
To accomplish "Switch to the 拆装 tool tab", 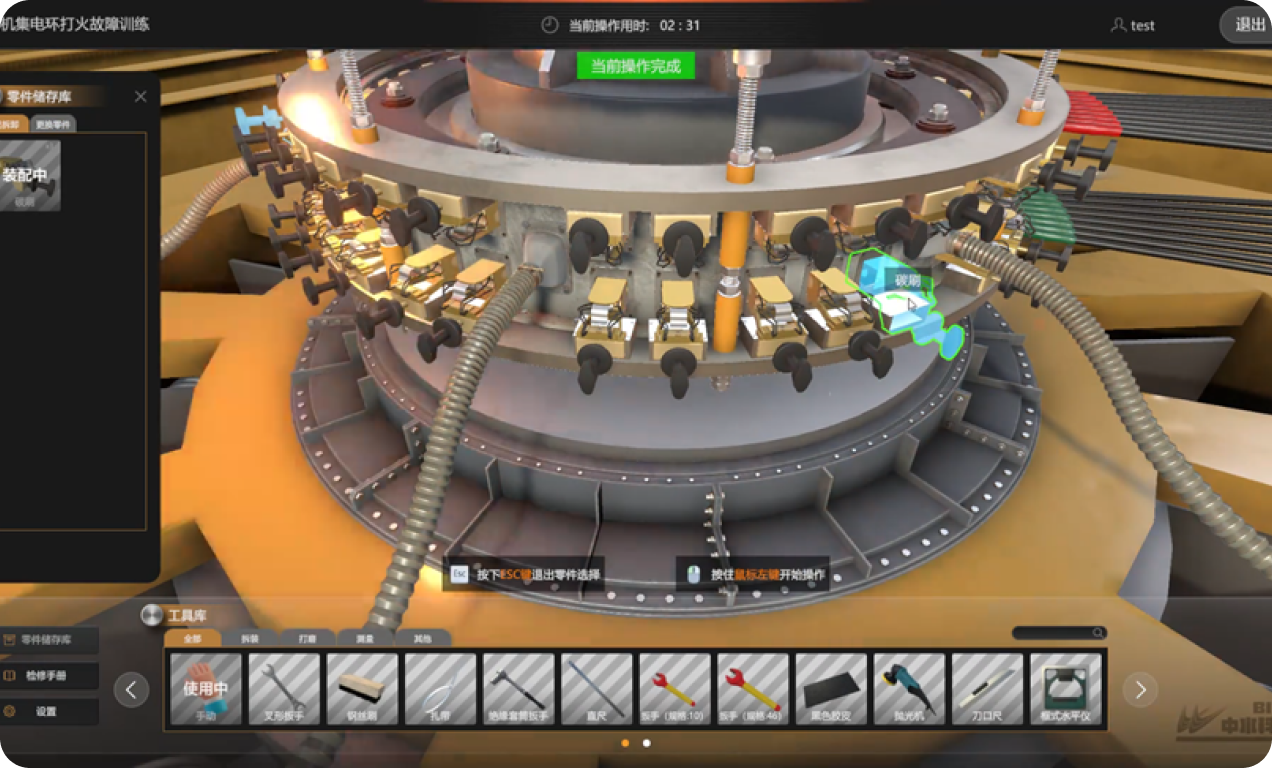I will pyautogui.click(x=249, y=638).
